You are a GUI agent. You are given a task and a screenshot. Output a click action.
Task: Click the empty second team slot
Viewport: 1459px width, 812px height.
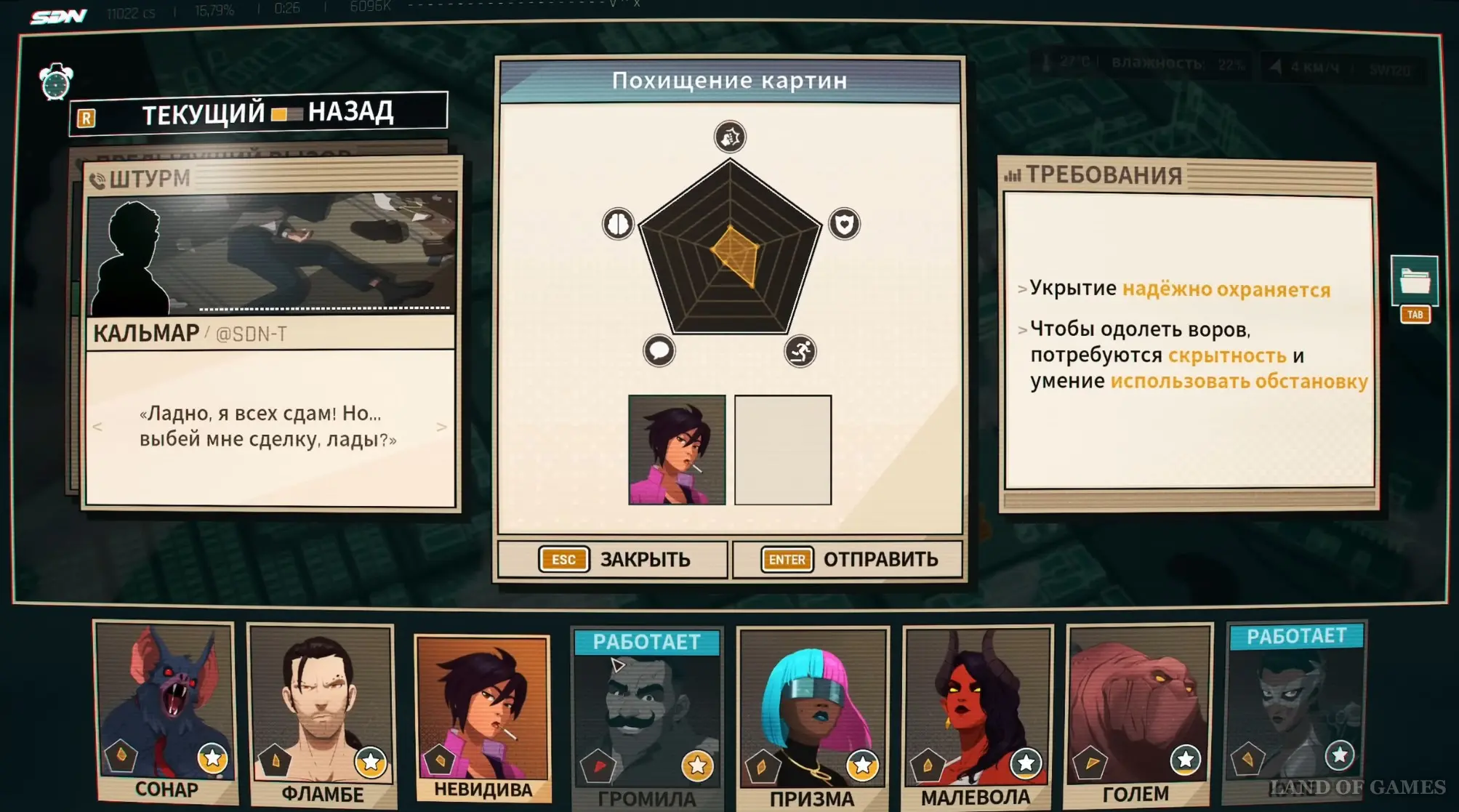pos(782,450)
